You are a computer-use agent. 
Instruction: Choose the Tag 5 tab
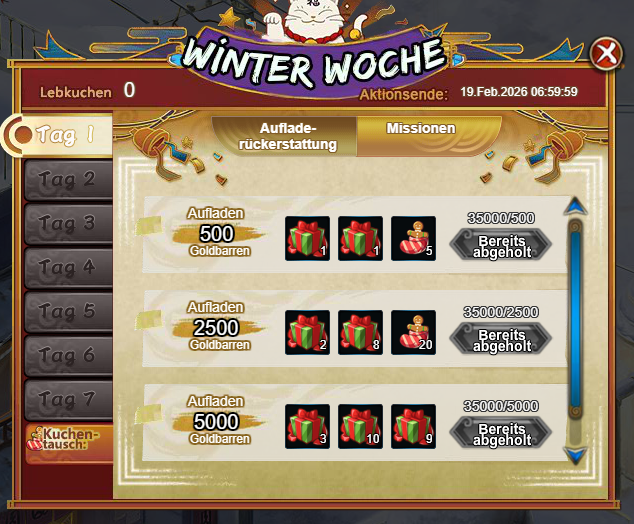coord(68,312)
